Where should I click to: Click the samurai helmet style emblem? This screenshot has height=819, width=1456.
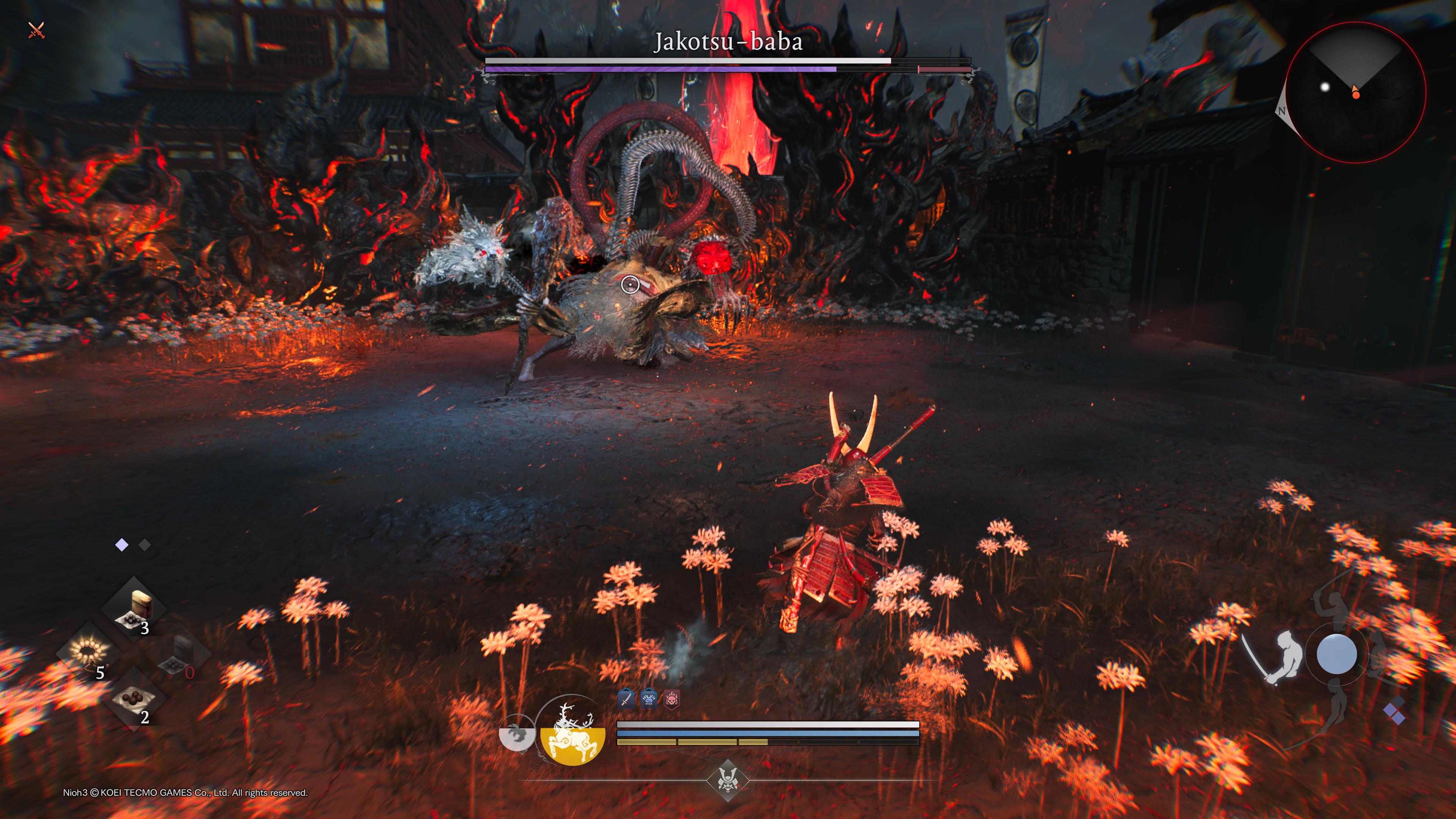pyautogui.click(x=728, y=780)
